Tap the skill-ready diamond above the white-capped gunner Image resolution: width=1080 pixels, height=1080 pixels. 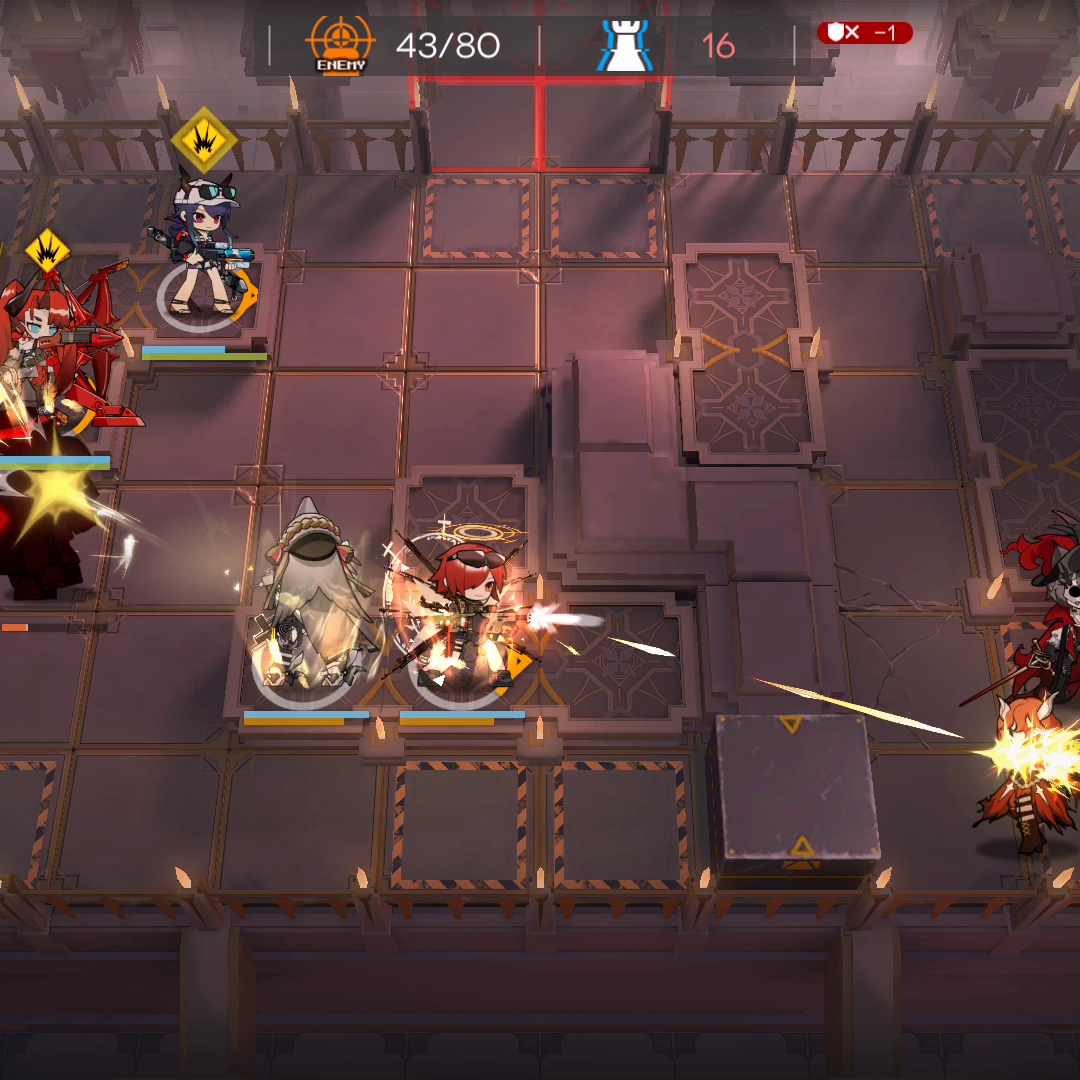pyautogui.click(x=204, y=139)
